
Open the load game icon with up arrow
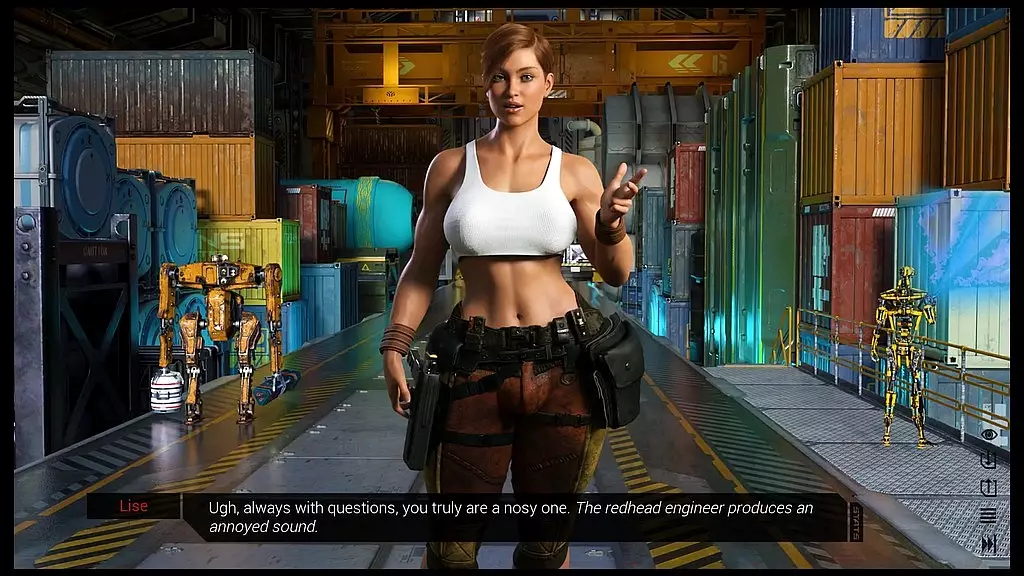coord(989,488)
